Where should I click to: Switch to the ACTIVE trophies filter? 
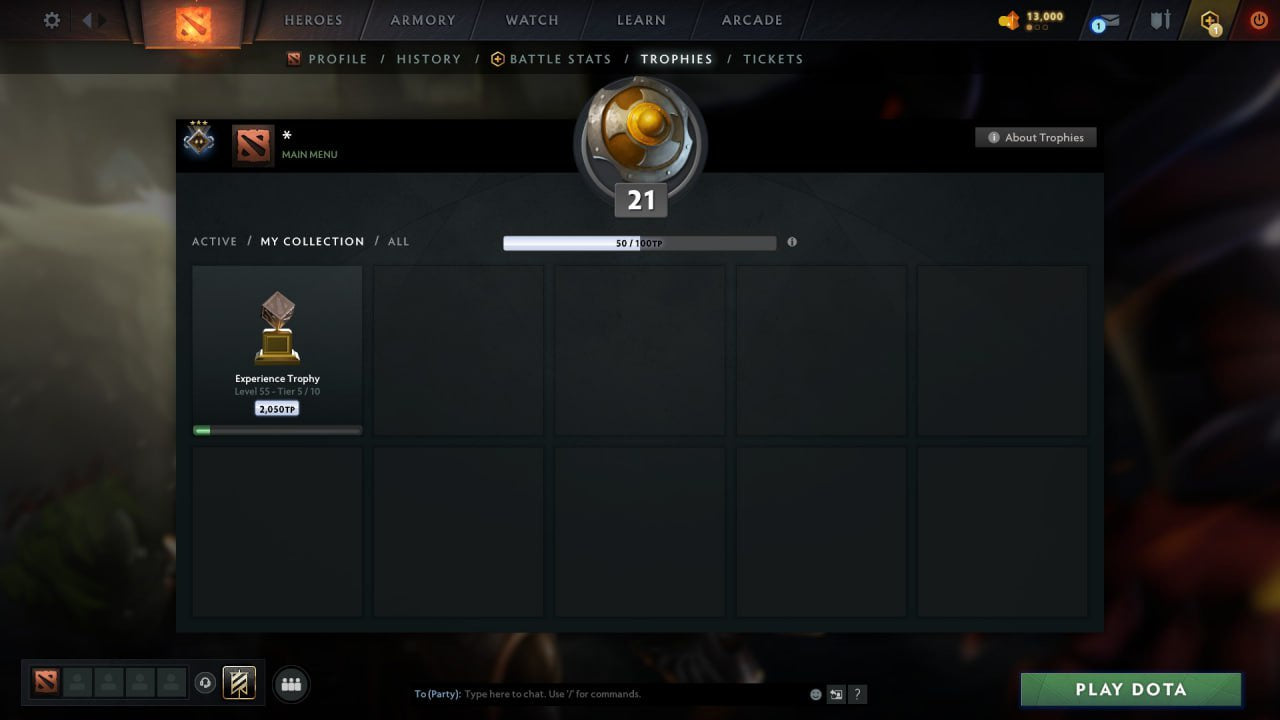click(x=215, y=241)
